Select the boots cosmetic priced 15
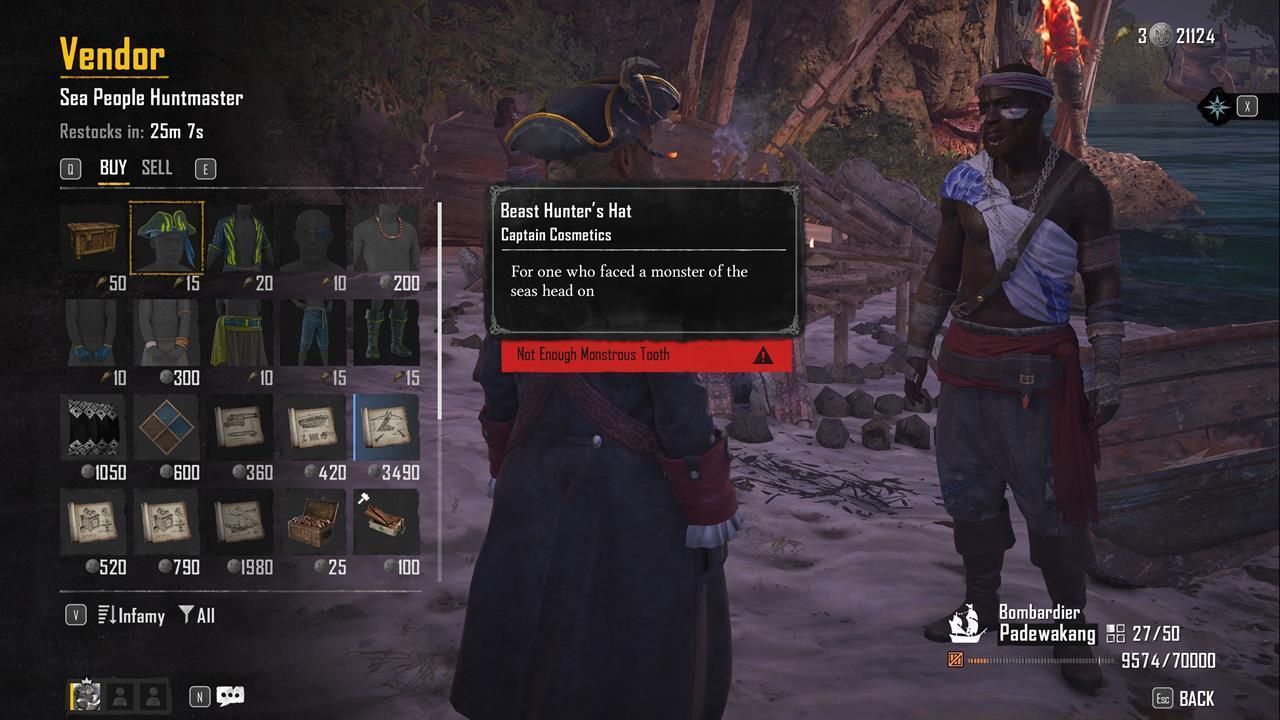The width and height of the screenshot is (1280, 720). point(385,330)
